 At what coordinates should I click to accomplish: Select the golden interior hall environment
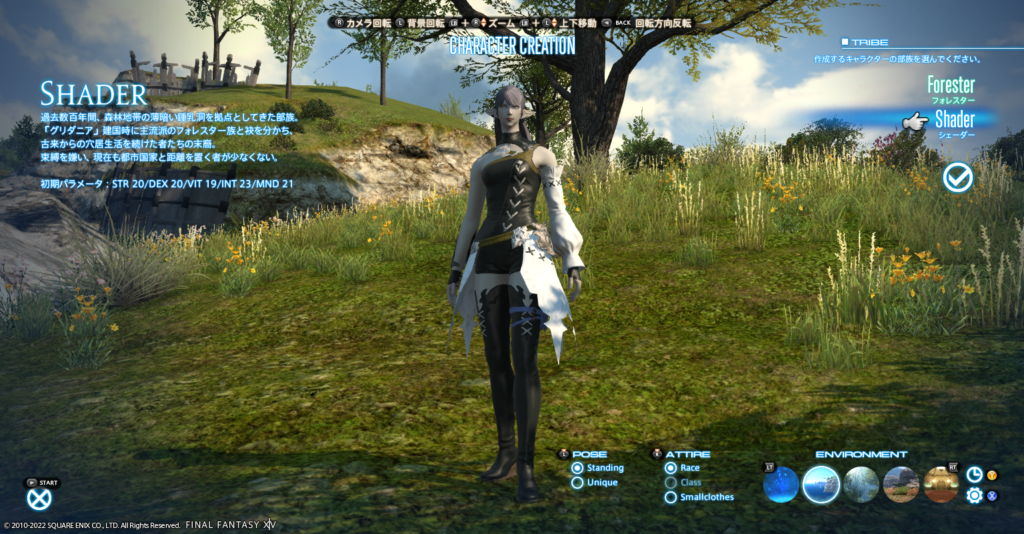coord(941,485)
